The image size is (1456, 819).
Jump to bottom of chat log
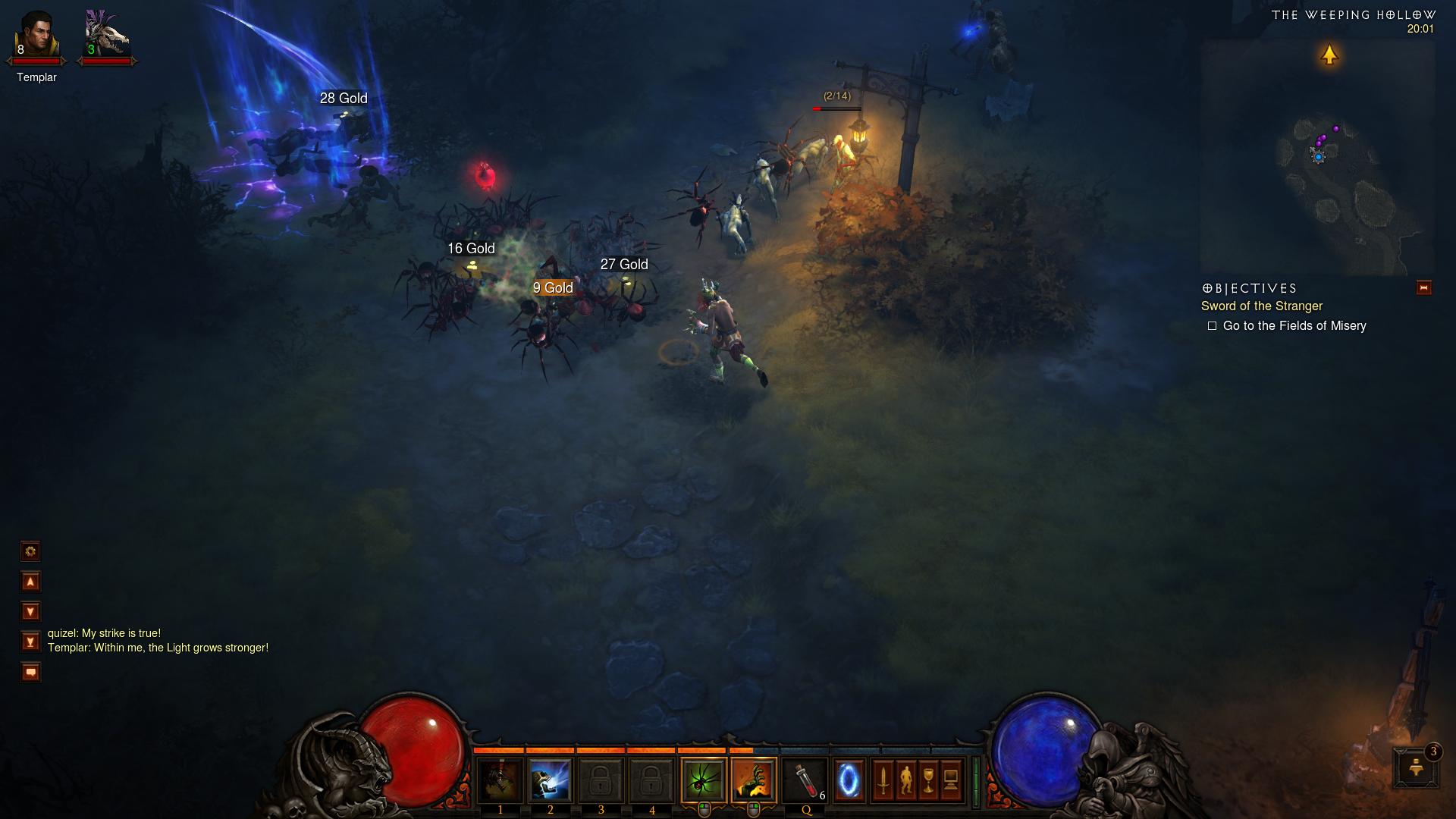tap(30, 642)
